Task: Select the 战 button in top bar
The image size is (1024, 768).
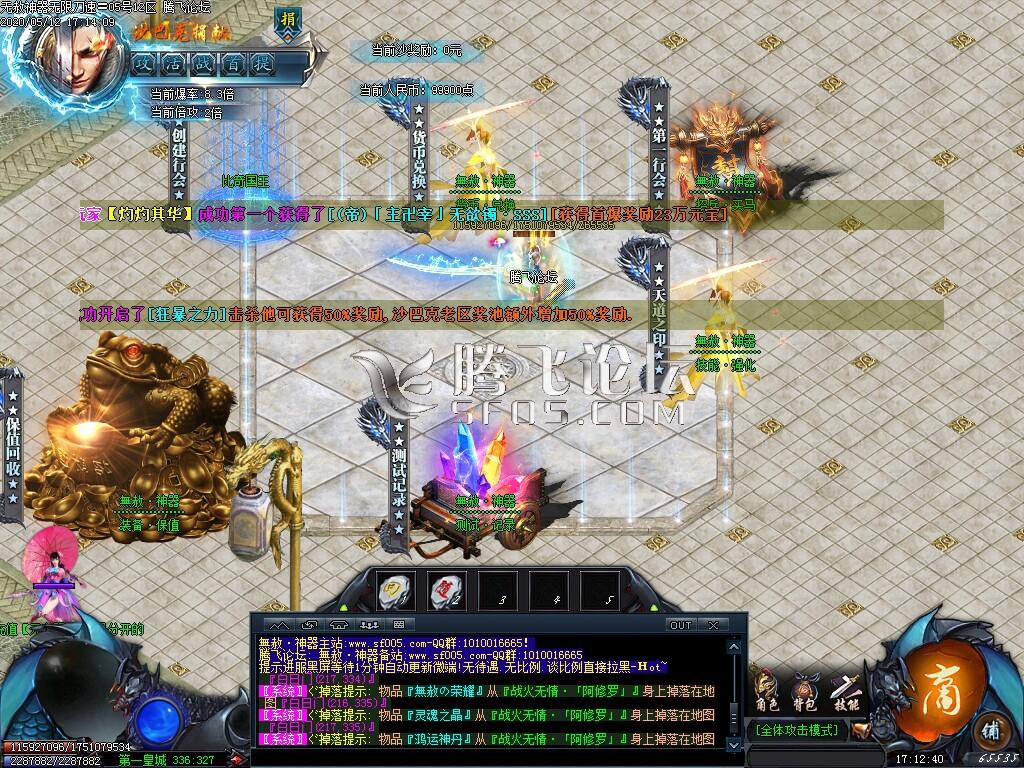Action: (x=205, y=63)
